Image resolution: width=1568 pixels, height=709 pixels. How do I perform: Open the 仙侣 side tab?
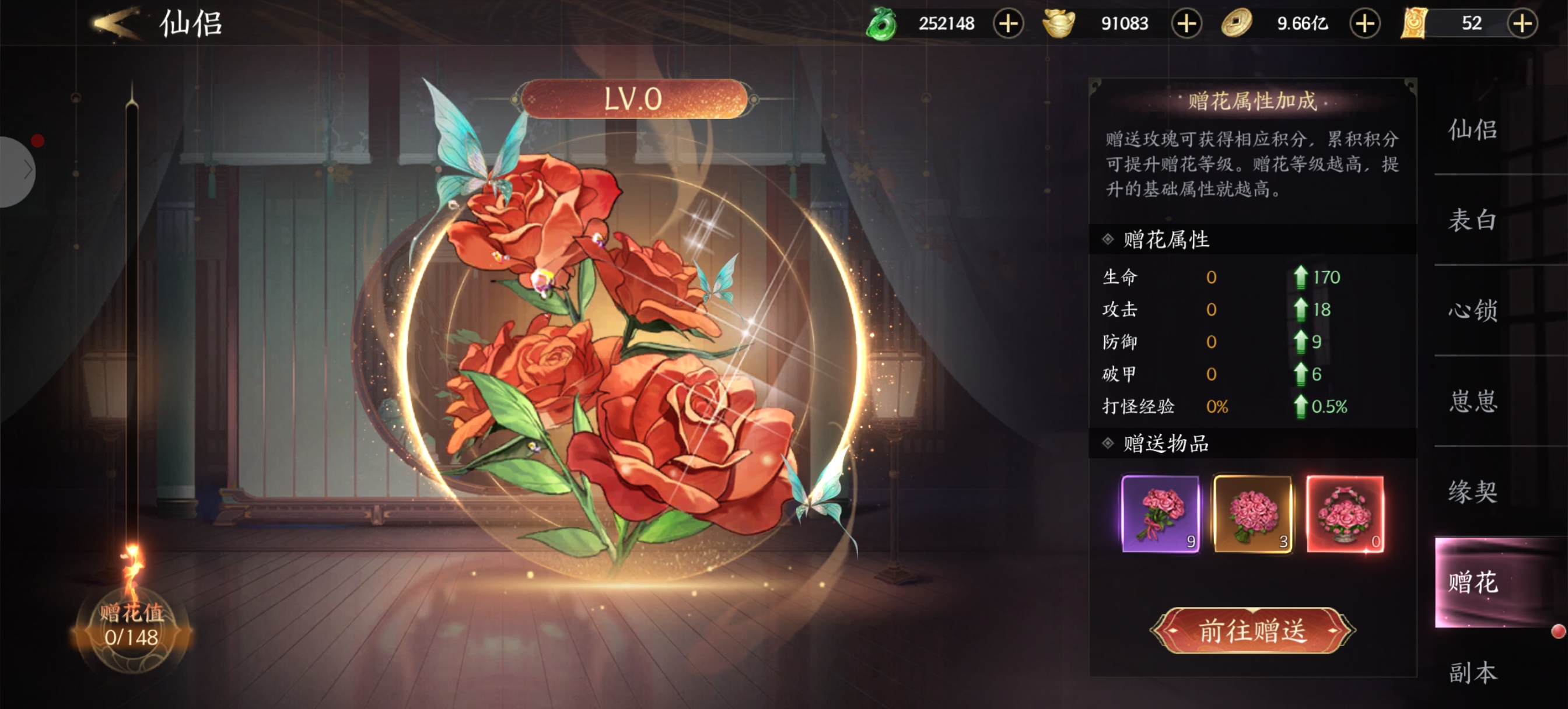[x=1472, y=129]
